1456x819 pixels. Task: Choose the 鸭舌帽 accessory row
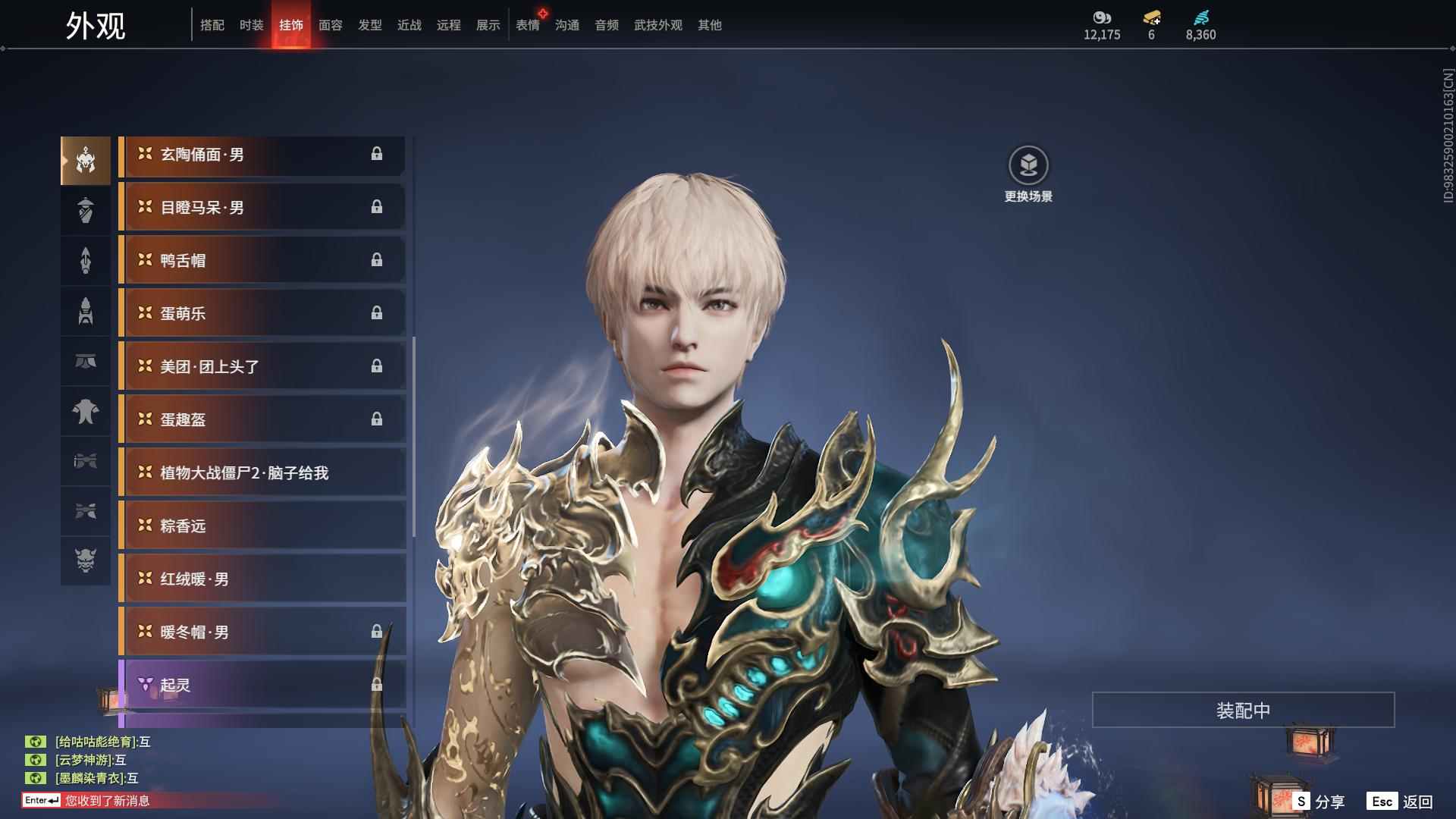pos(262,261)
